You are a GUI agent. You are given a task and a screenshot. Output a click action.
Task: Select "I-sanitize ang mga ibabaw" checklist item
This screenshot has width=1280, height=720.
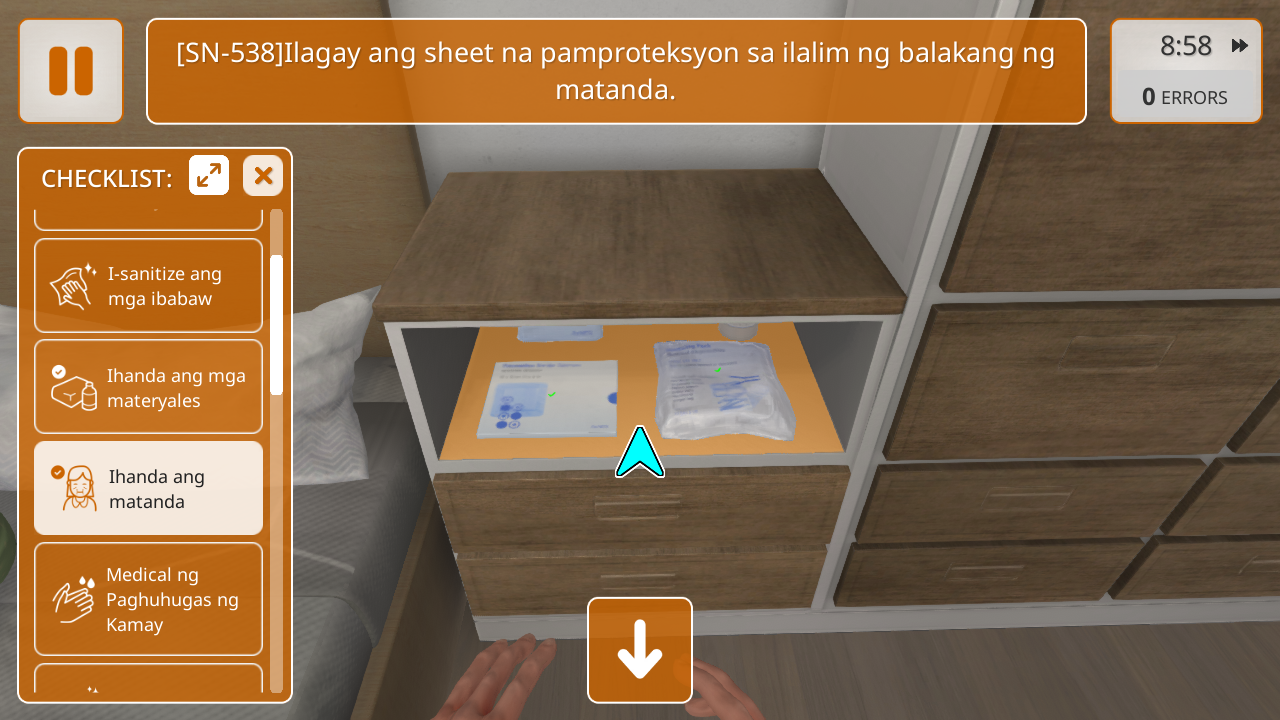[148, 286]
